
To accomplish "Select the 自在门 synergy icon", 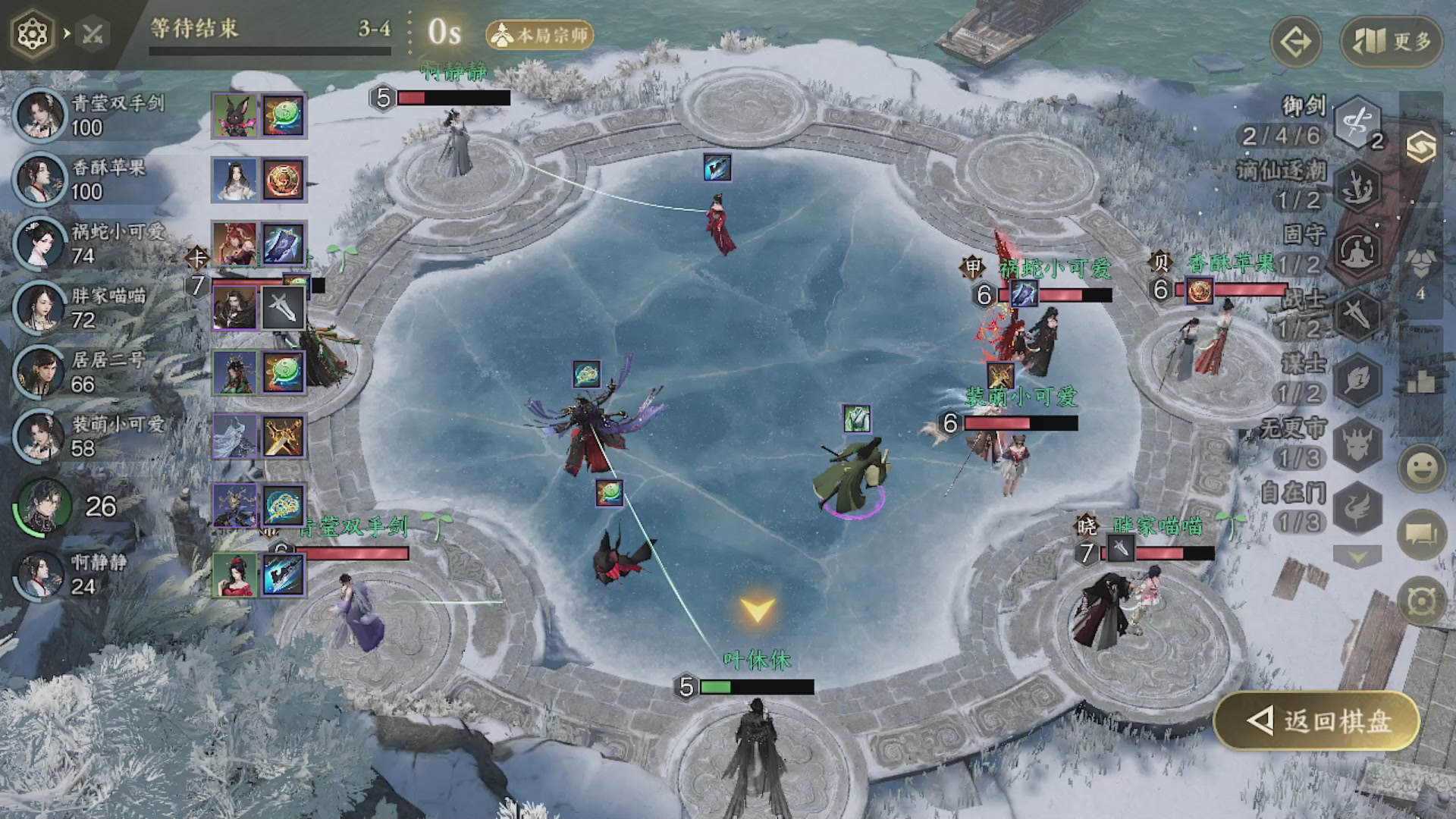I will point(1357,508).
